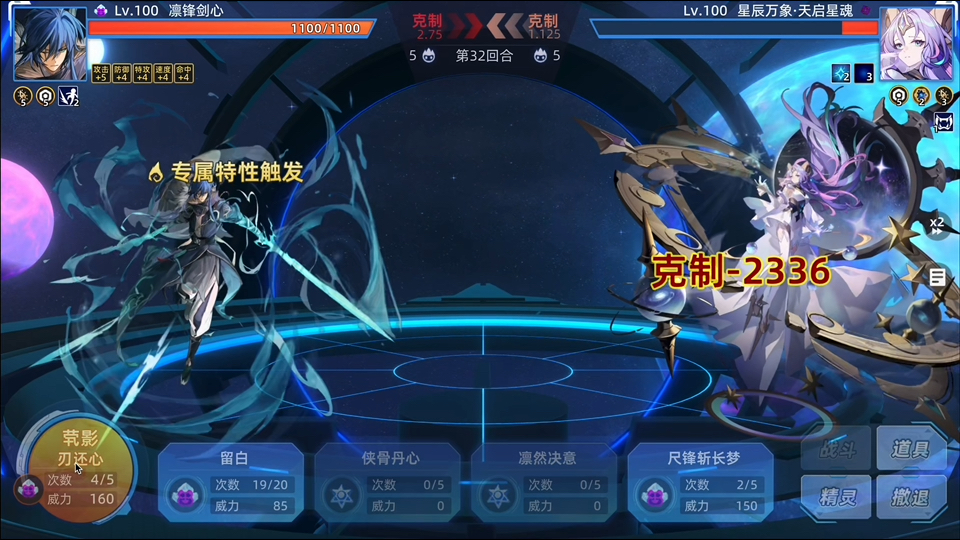Cast the 尺锋斩长梦 skill
This screenshot has width=960, height=540.
(700, 483)
